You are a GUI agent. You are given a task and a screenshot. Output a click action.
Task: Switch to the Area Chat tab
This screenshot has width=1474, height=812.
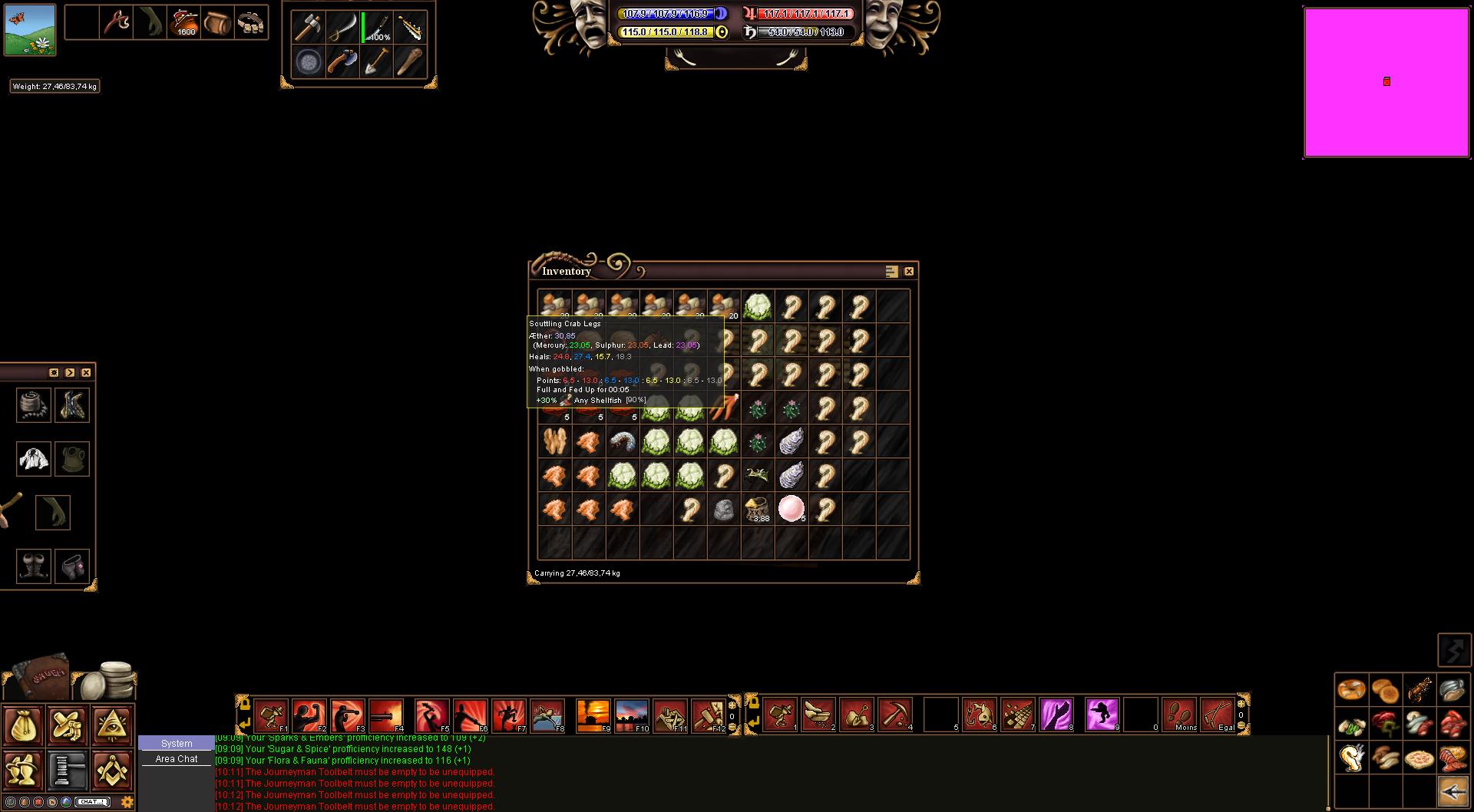tap(177, 759)
